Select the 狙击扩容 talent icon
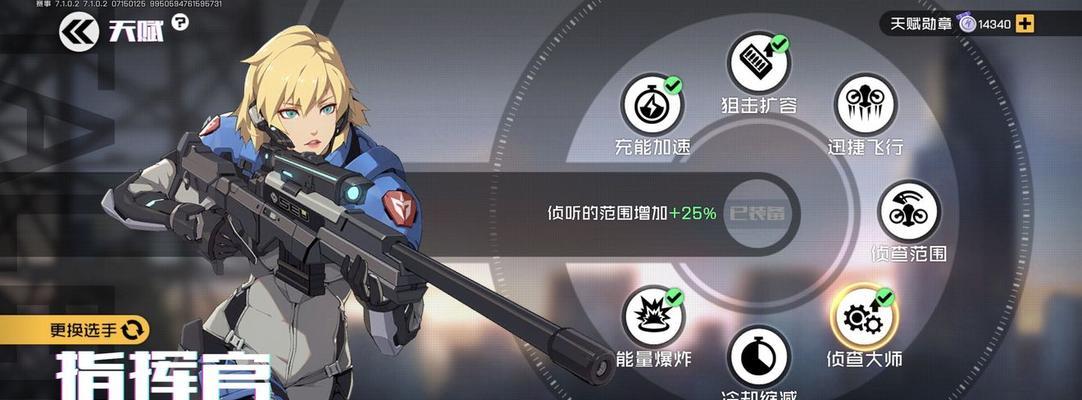1082x400 pixels. (757, 63)
